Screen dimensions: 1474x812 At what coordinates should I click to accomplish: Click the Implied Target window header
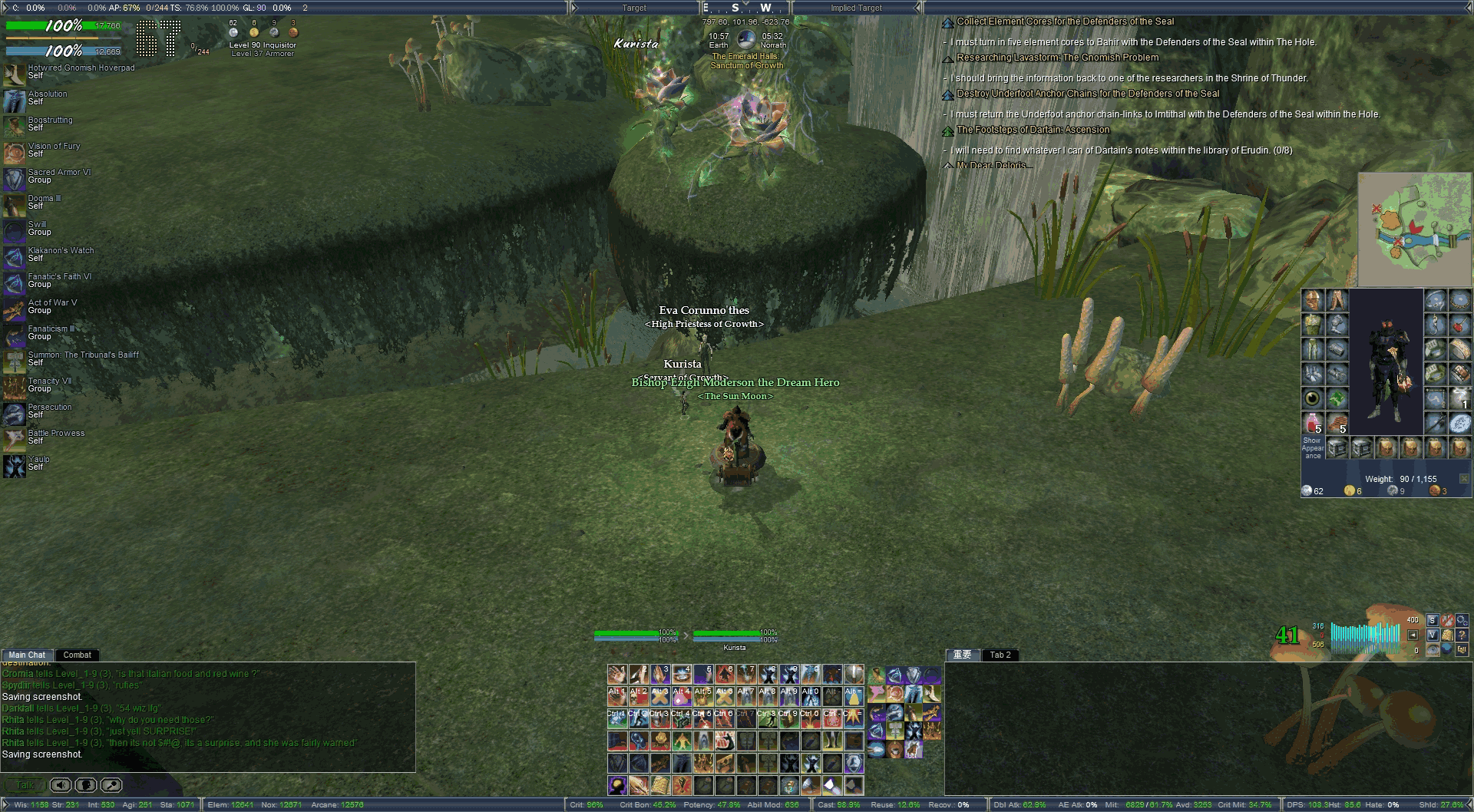click(856, 8)
